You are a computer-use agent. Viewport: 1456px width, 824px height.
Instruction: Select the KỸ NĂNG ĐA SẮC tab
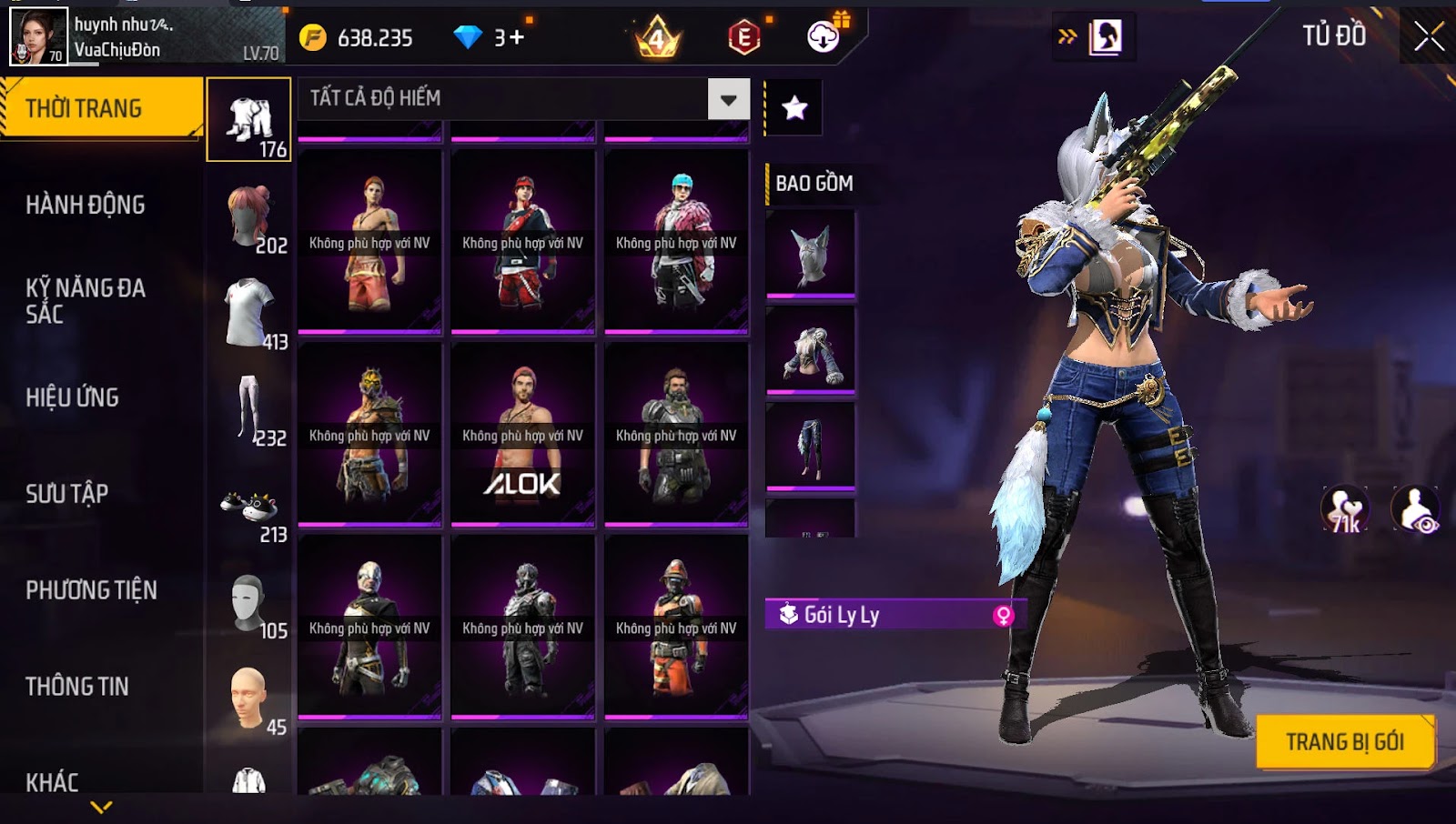(x=86, y=301)
